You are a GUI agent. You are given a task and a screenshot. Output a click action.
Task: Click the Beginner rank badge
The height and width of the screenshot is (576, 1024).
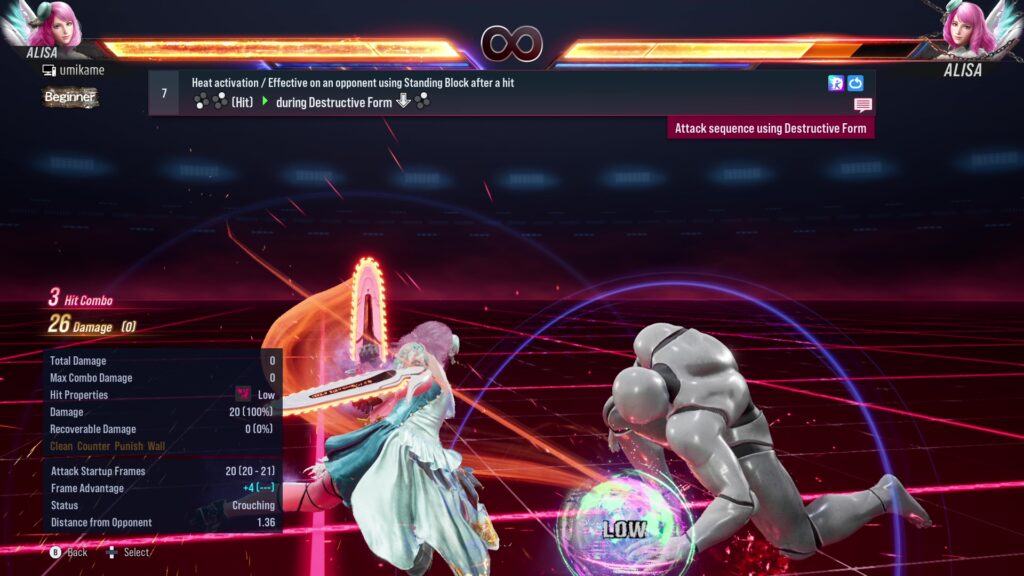coord(70,97)
